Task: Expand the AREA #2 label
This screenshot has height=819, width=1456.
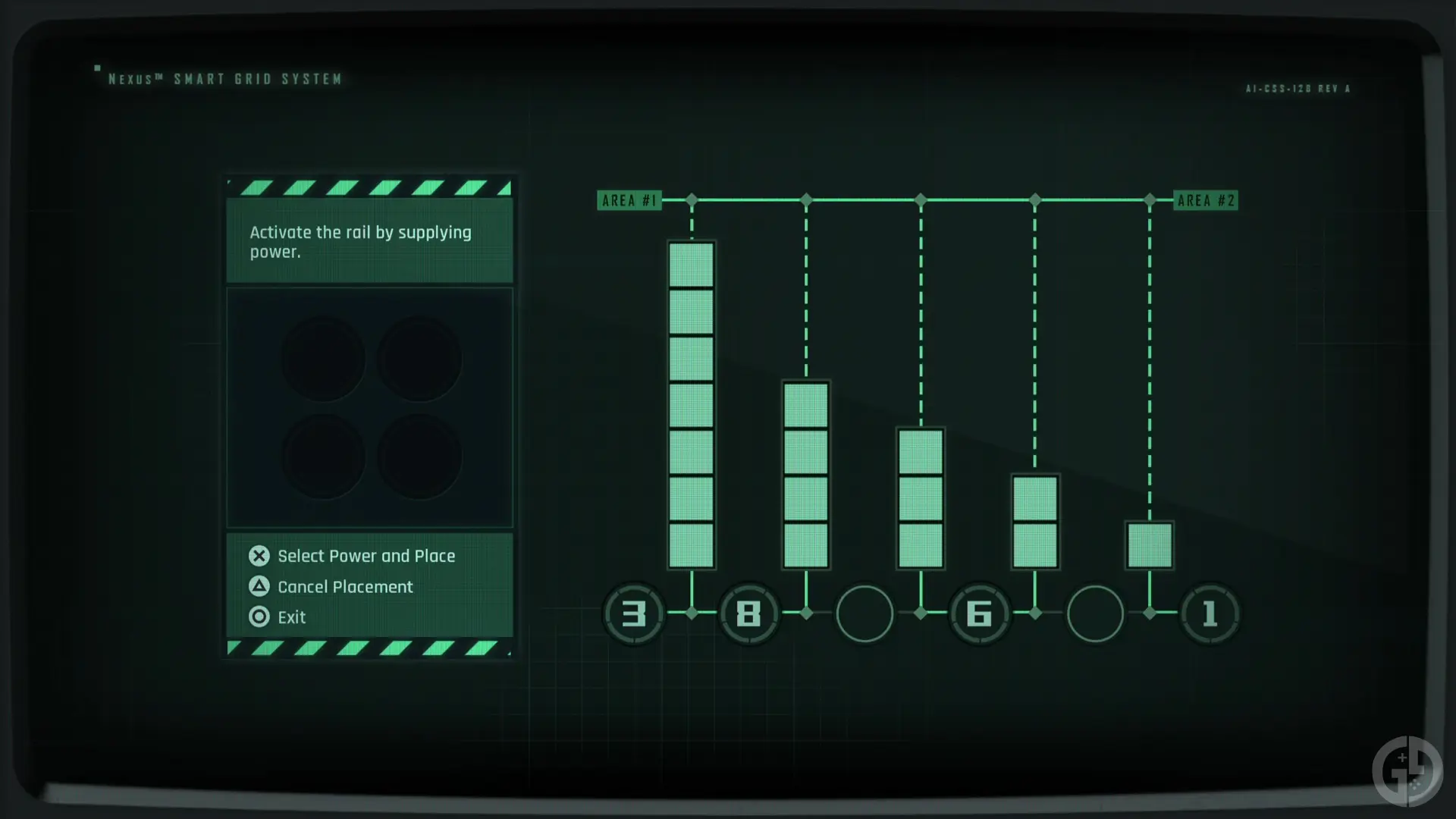Action: pyautogui.click(x=1205, y=200)
